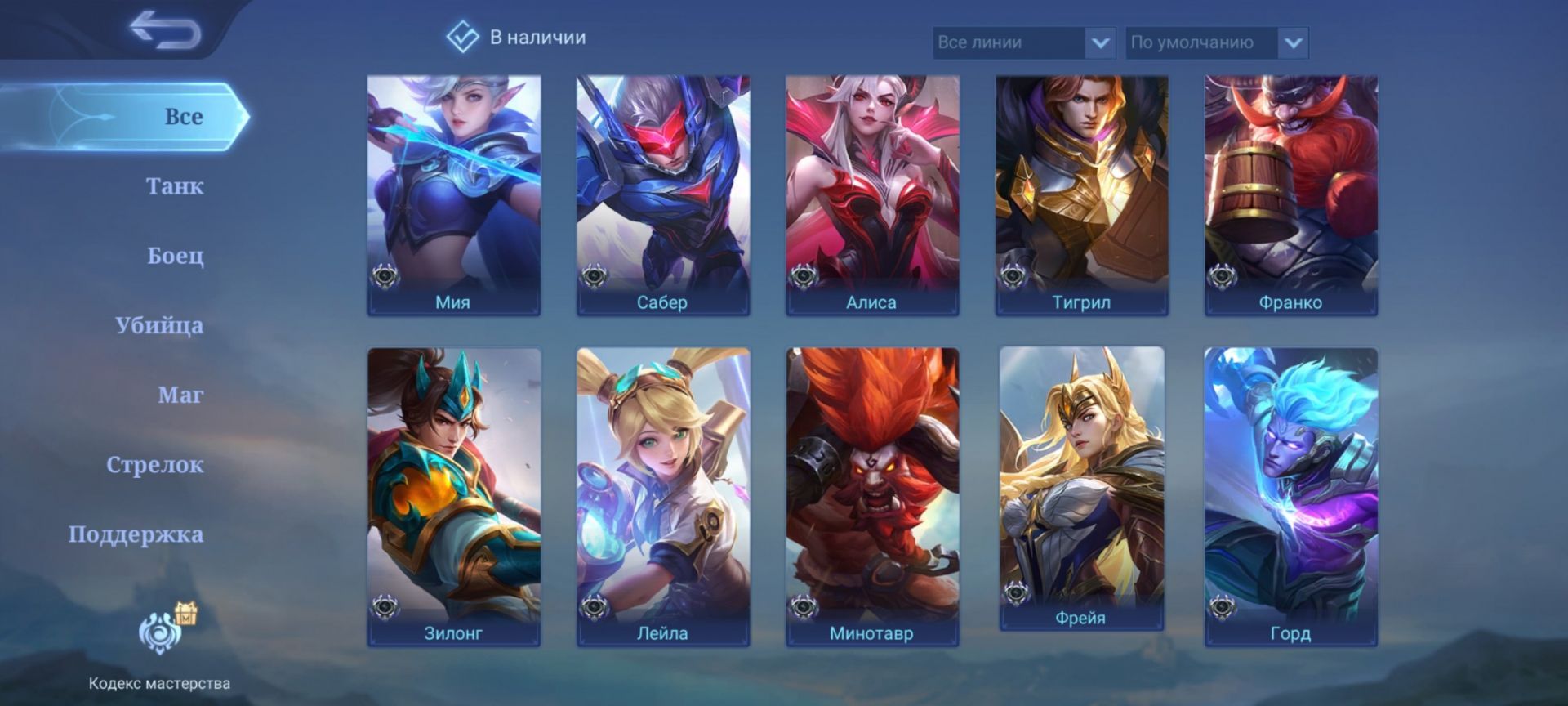Open the "Все линии" lane dropdown
The height and width of the screenshot is (706, 1568).
(1022, 42)
